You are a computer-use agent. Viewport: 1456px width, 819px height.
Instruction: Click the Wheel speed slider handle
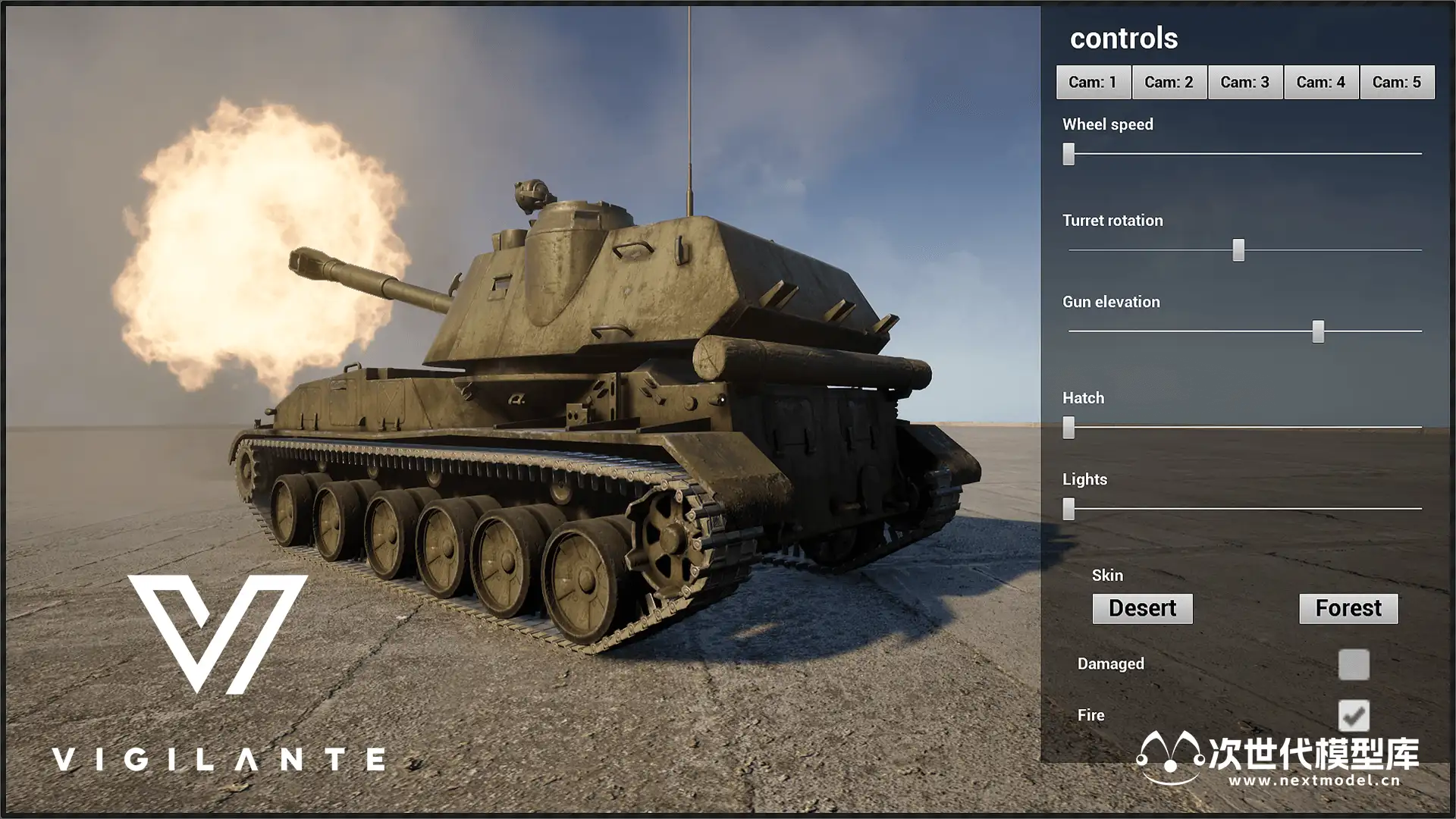click(1068, 154)
